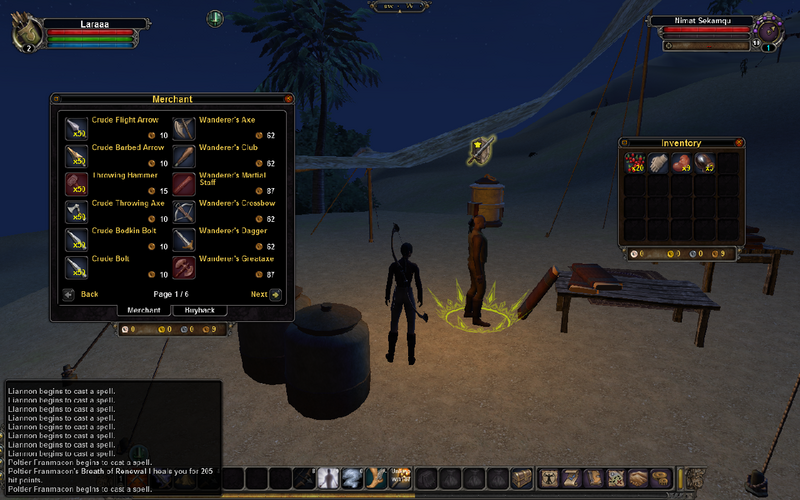Screen dimensions: 800x500
Task: Select the Wanderer's Greataxe
Action: tap(185, 268)
